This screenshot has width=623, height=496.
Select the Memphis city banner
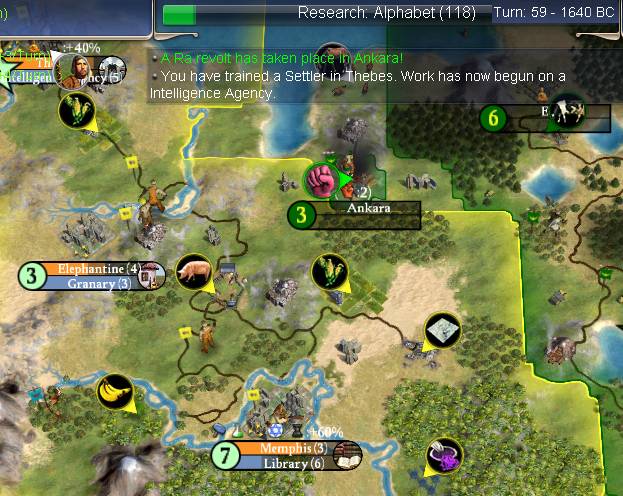(286, 448)
